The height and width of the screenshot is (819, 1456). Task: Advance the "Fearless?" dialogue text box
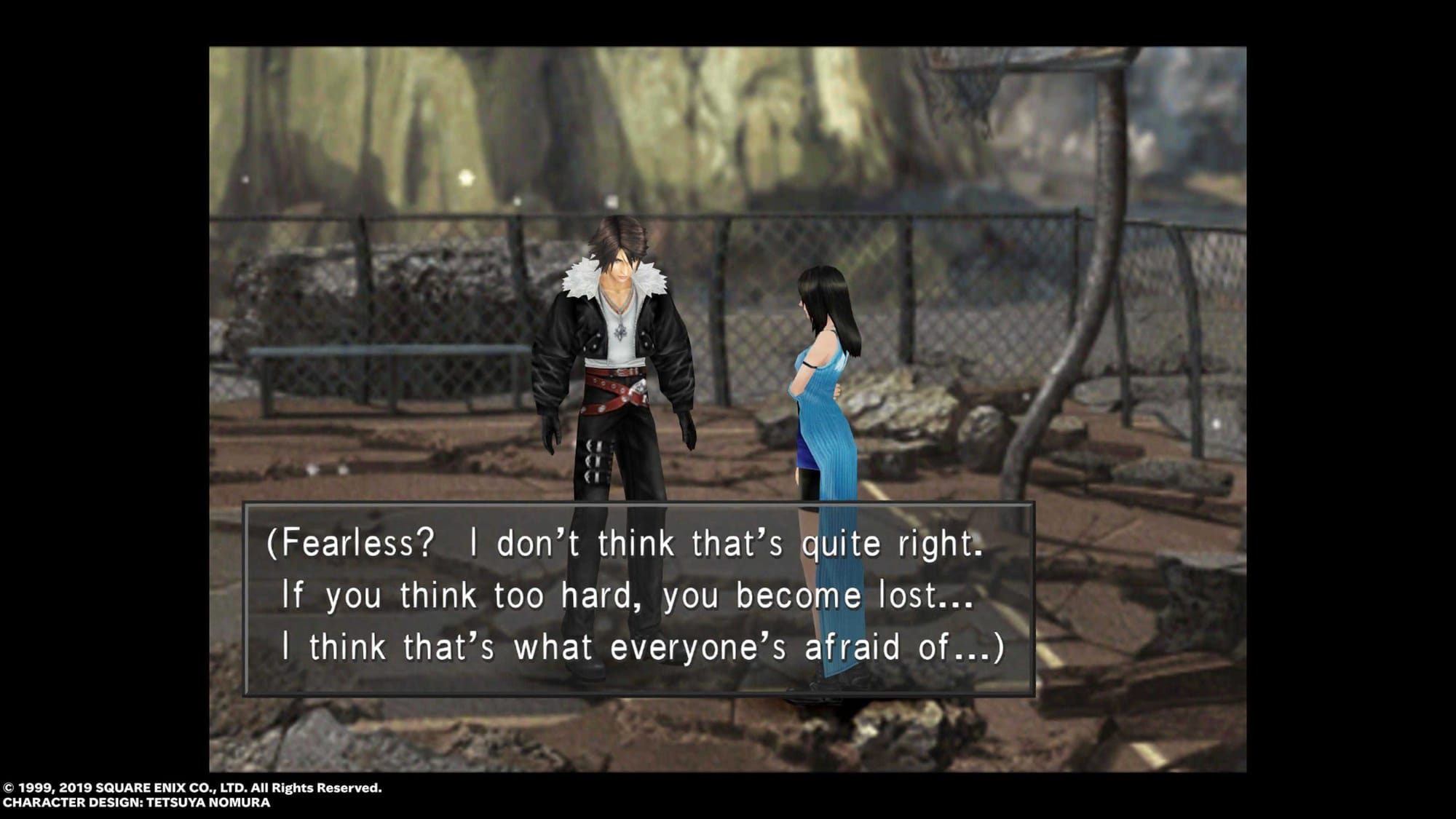tap(638, 598)
